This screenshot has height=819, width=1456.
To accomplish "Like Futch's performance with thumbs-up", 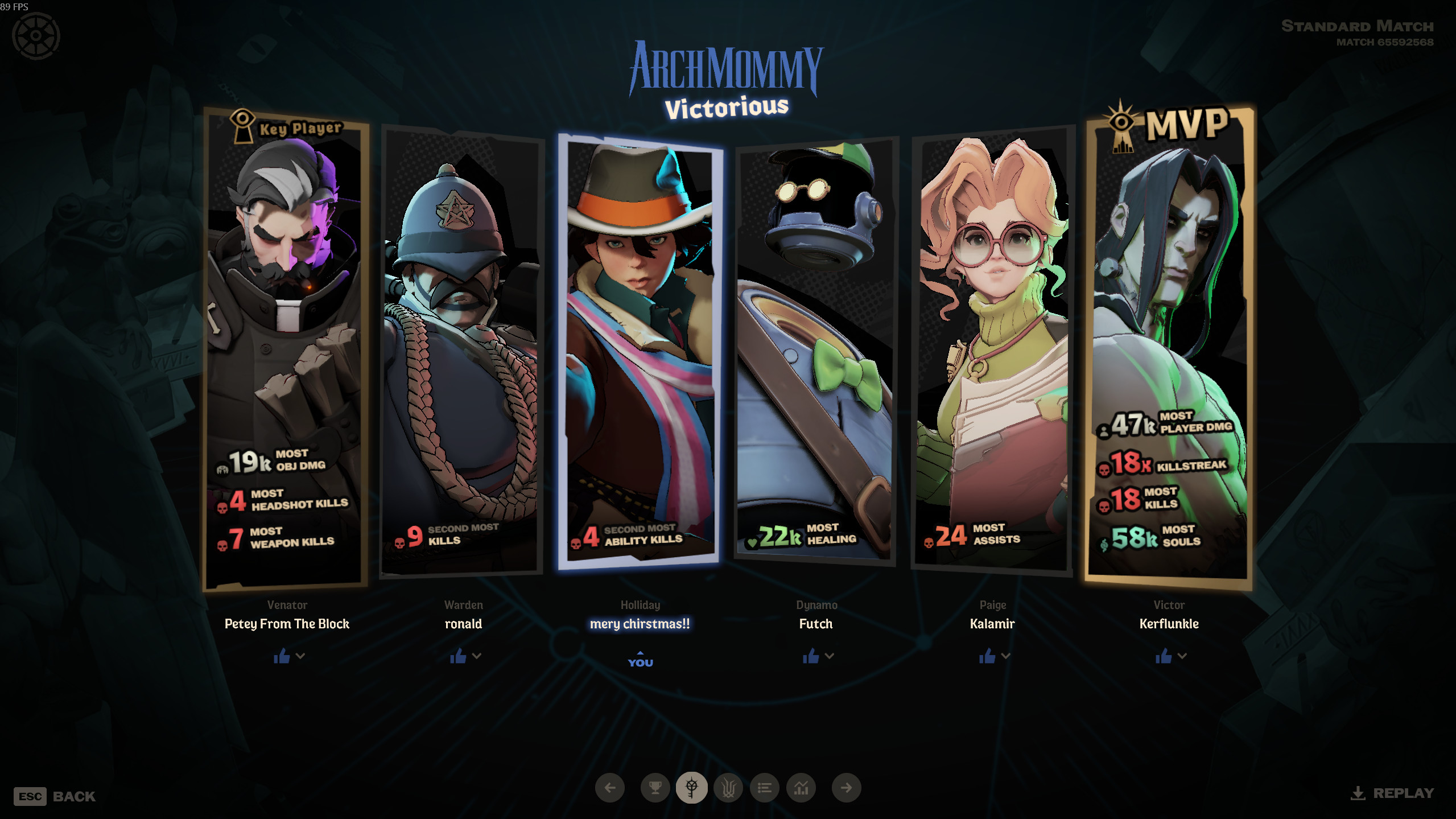I will coord(811,657).
